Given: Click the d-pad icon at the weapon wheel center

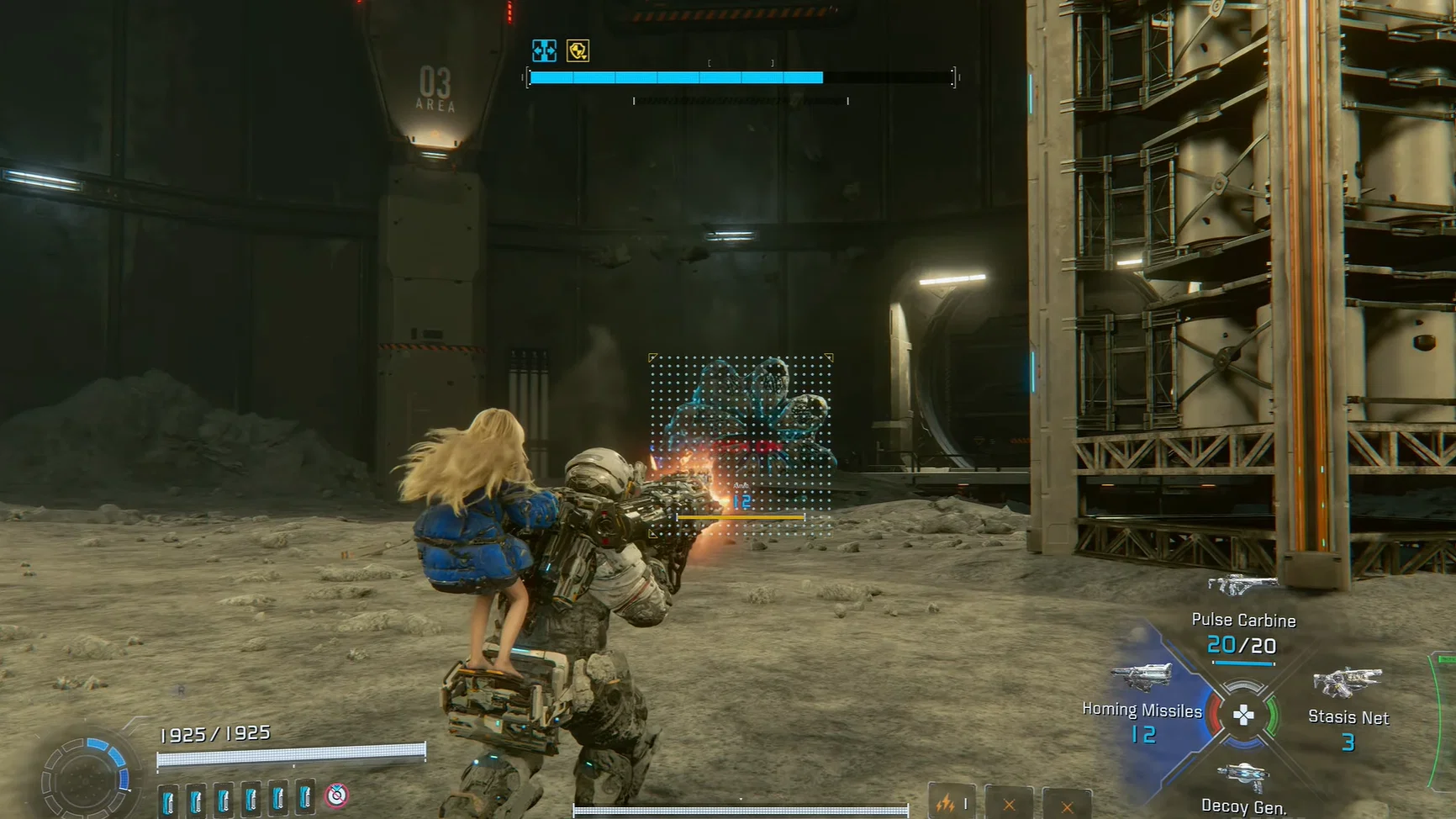Looking at the screenshot, I should (1244, 716).
